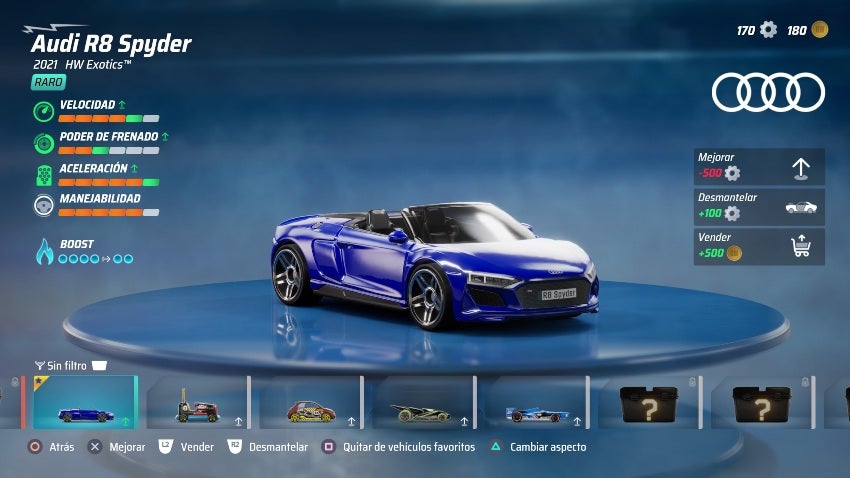
Task: Select the red forklift-style vehicle thumbnail
Action: [x=198, y=403]
